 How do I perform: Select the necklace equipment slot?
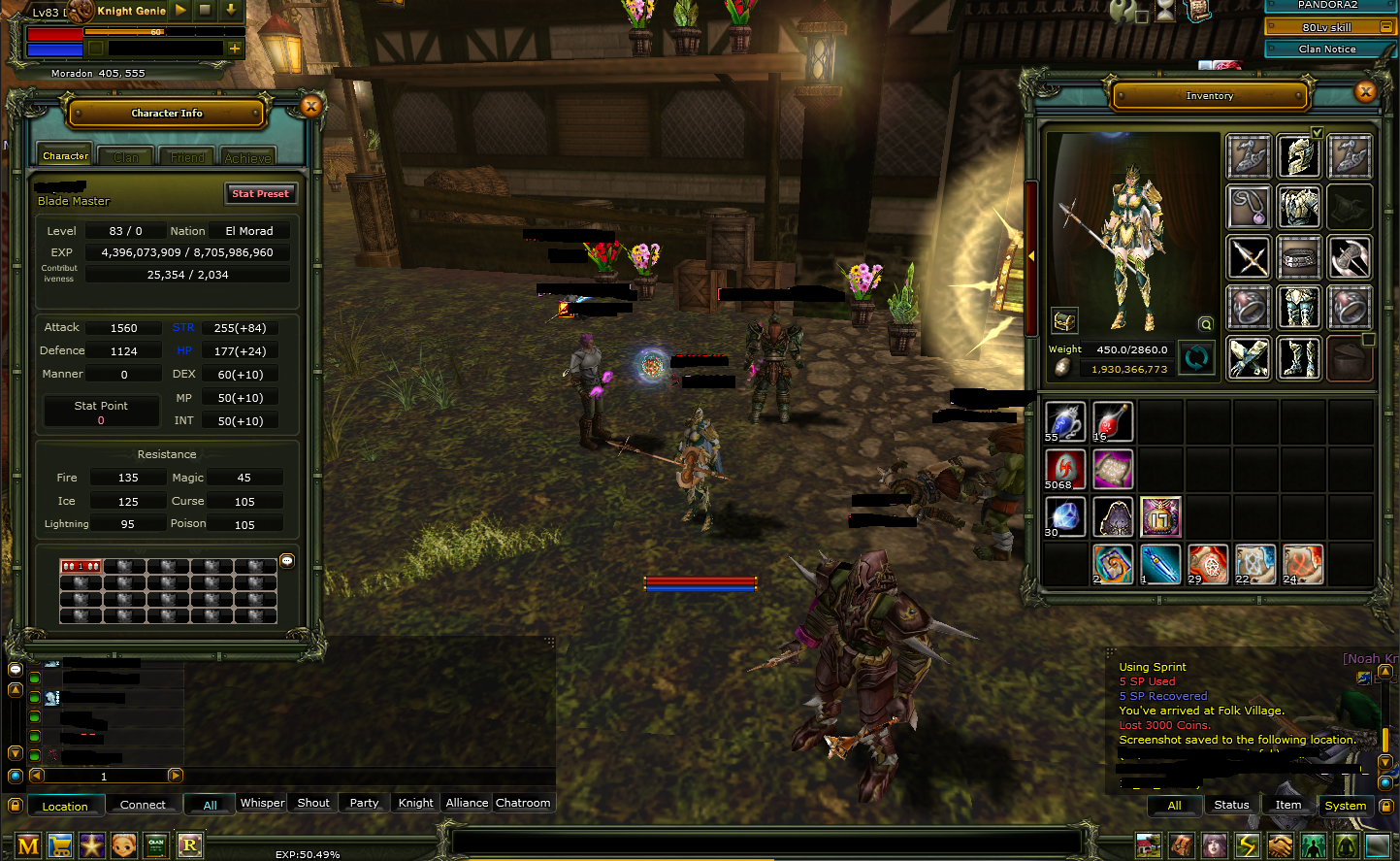pos(1249,207)
